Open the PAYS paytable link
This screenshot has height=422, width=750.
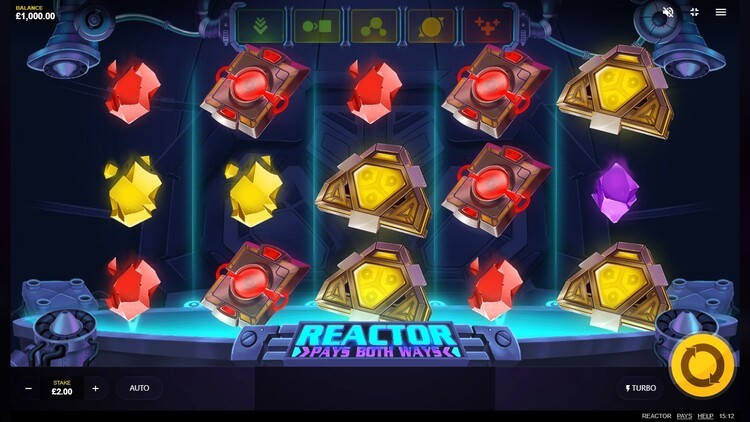click(x=684, y=416)
